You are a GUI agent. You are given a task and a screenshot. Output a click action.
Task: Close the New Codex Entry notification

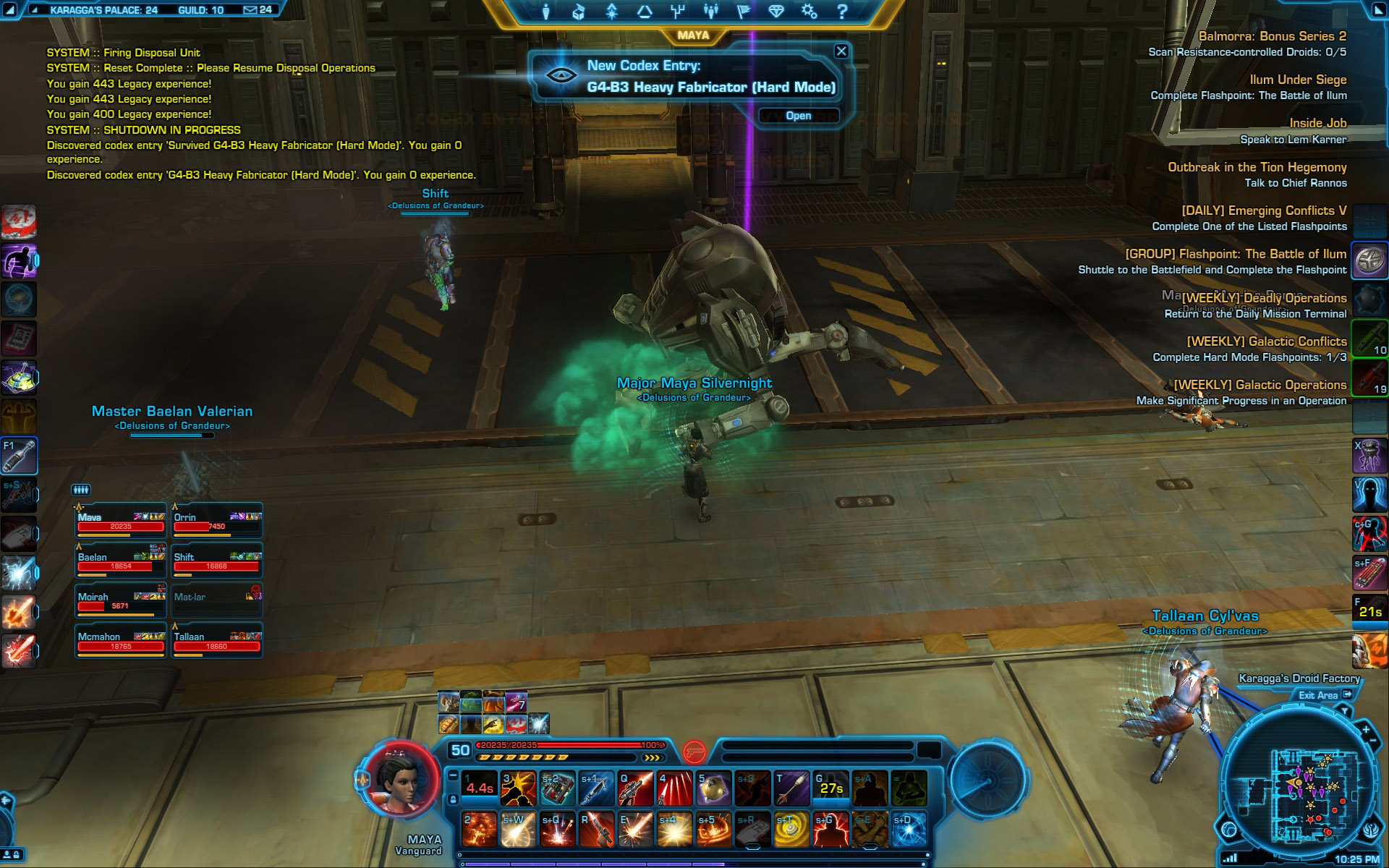click(841, 51)
